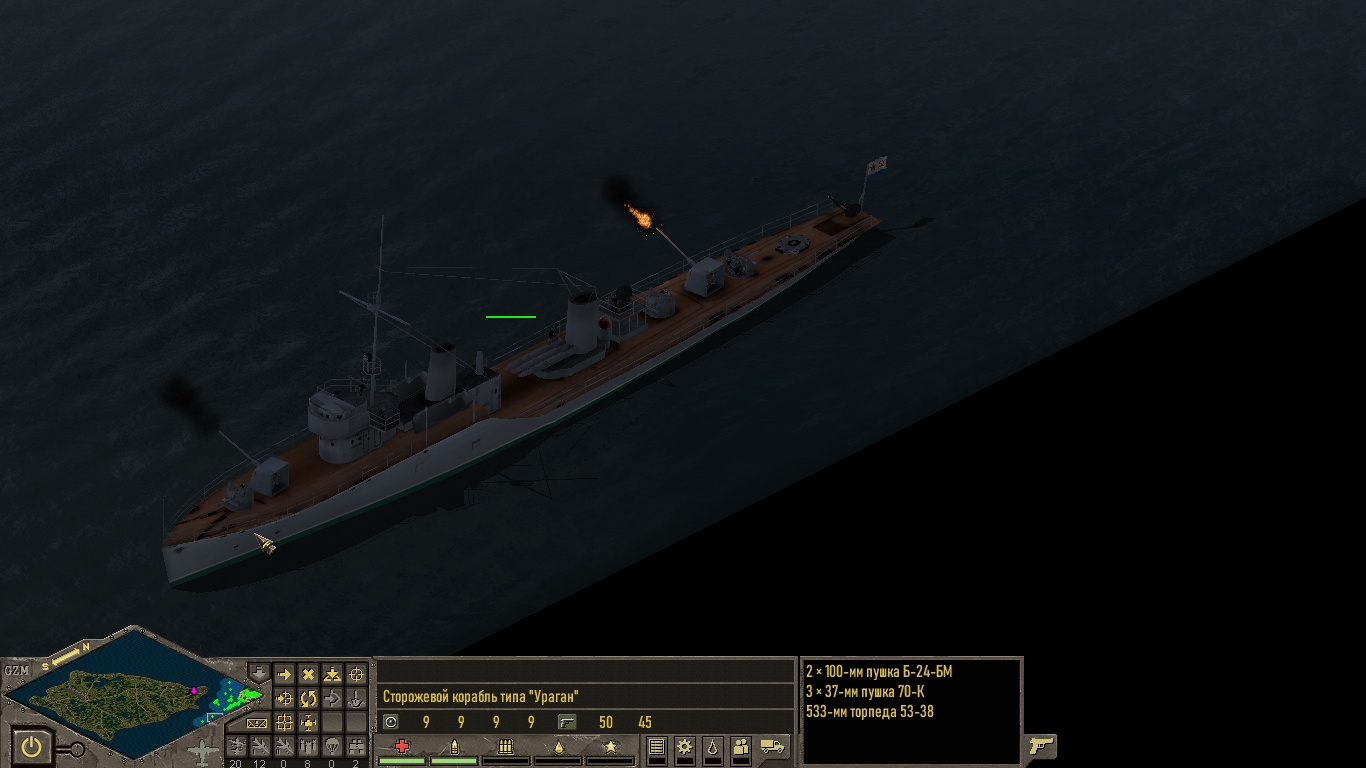Image resolution: width=1366 pixels, height=768 pixels.
Task: Open the list panel icon beside the star
Action: click(x=657, y=746)
